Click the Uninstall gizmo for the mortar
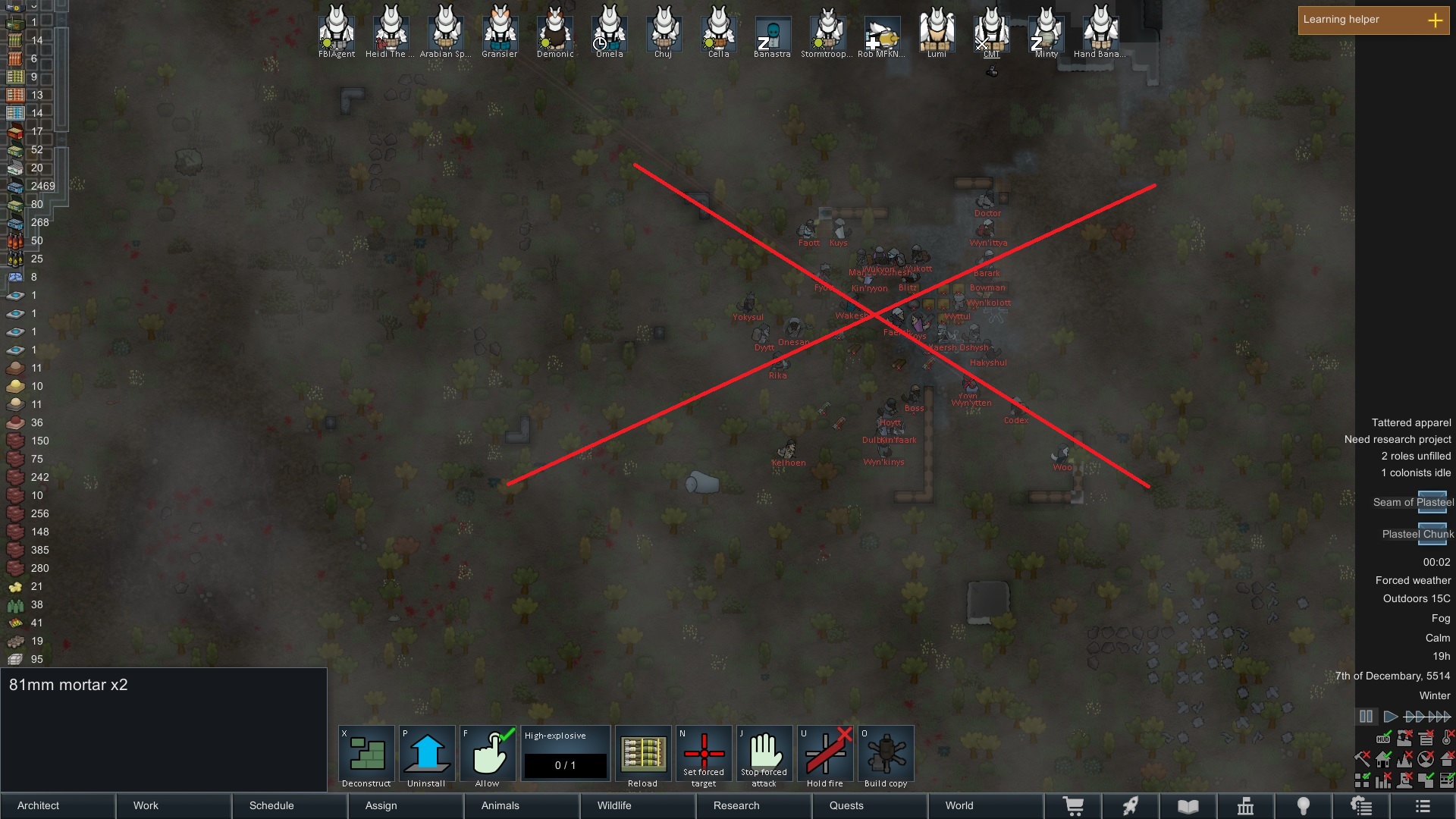The image size is (1456, 819). pyautogui.click(x=426, y=753)
